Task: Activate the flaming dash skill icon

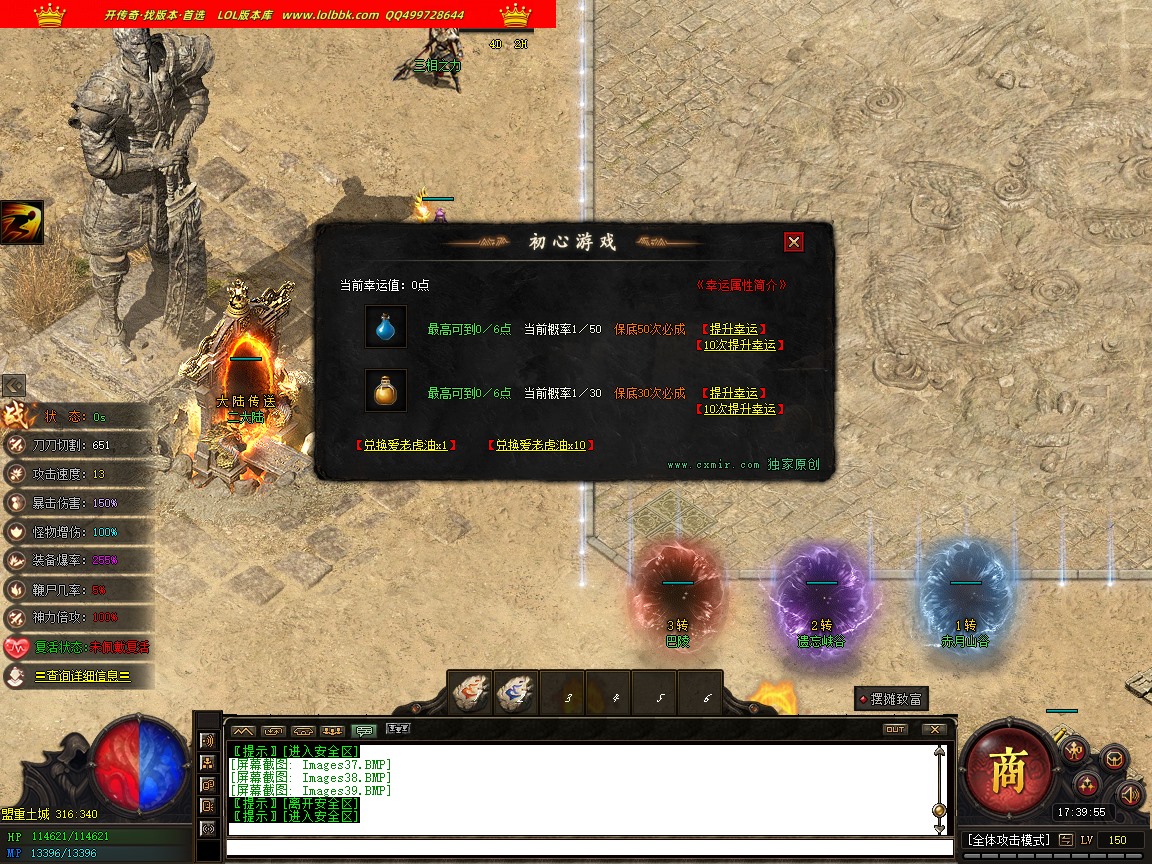Action: 21,222
